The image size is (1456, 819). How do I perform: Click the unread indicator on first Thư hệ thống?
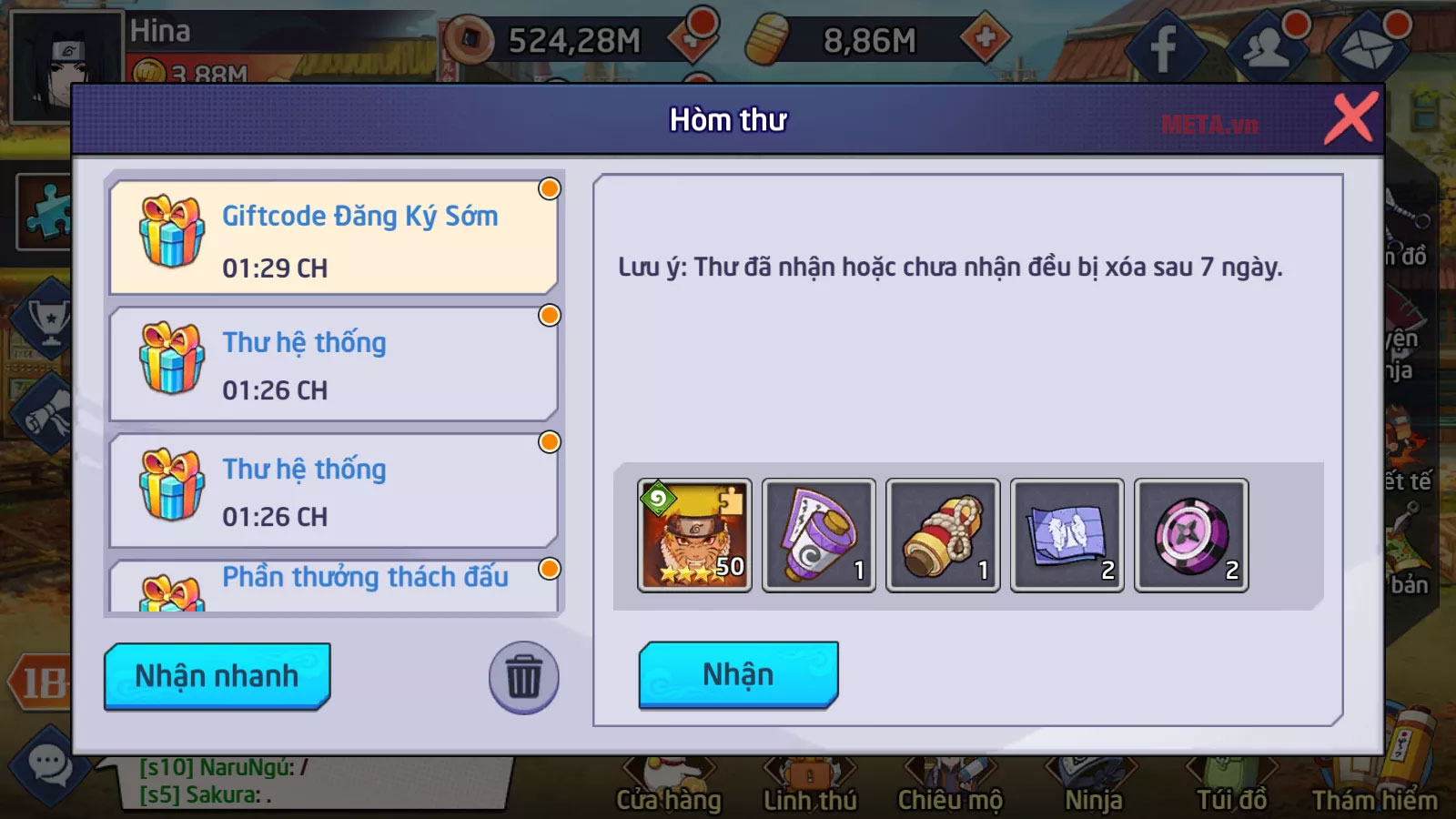tap(548, 315)
